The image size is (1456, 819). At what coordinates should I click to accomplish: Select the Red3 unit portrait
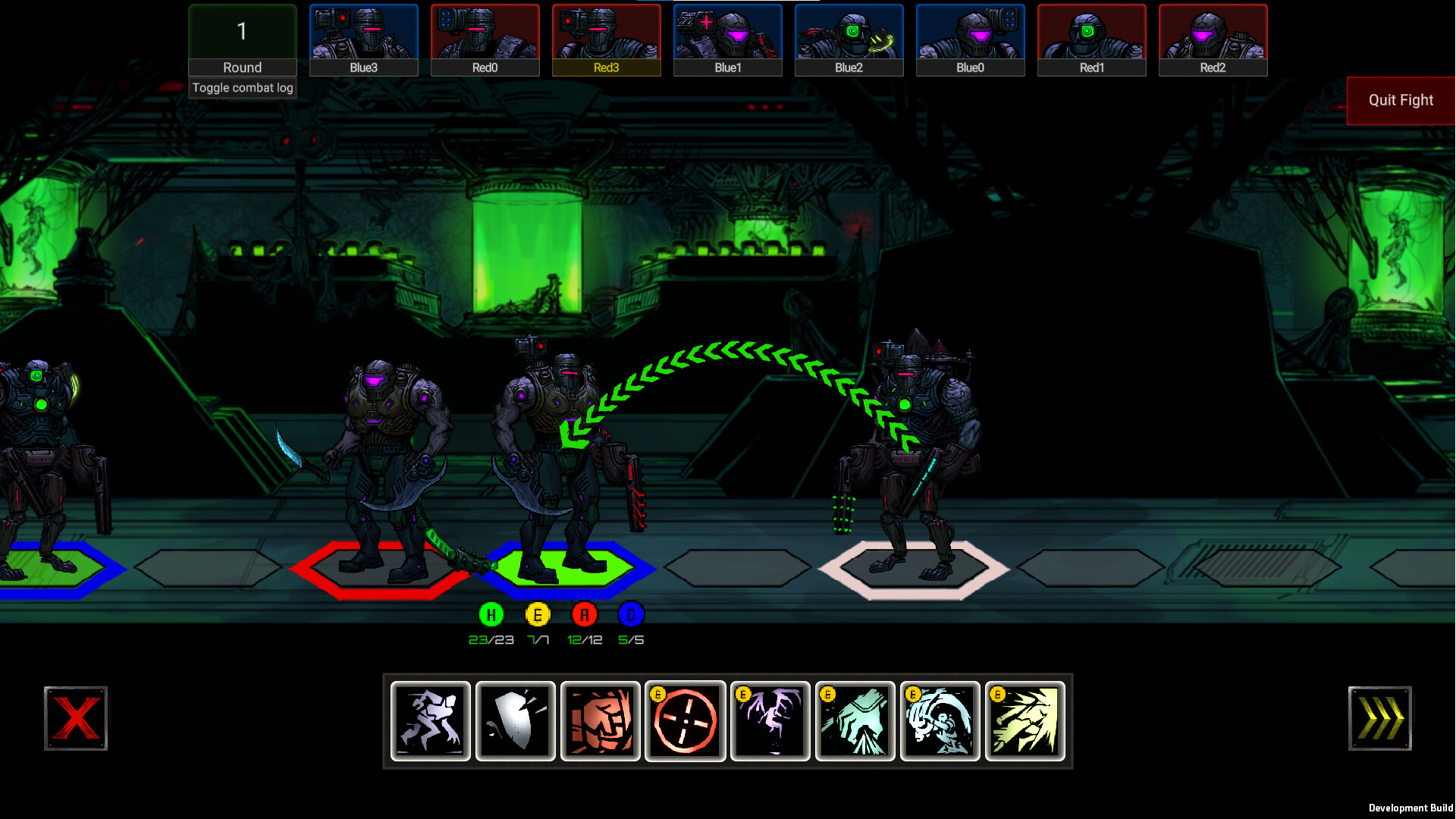coord(606,38)
